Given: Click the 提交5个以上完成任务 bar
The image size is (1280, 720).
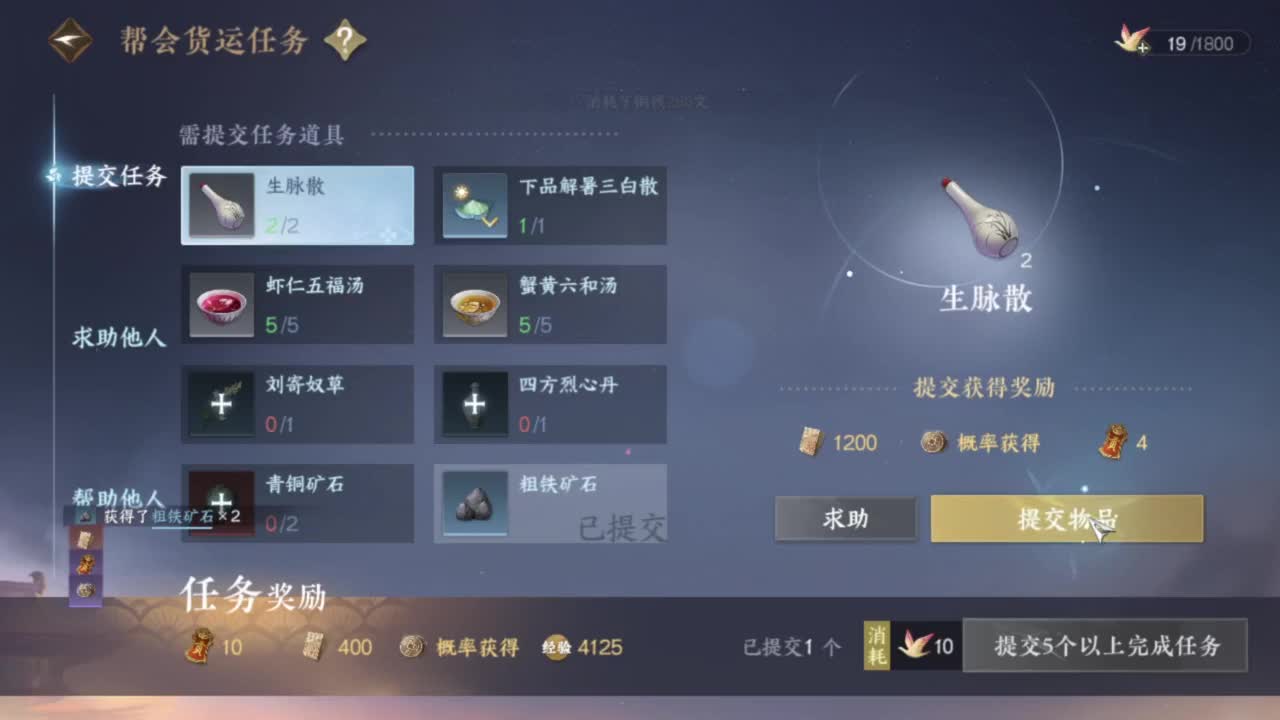Looking at the screenshot, I should (1104, 647).
